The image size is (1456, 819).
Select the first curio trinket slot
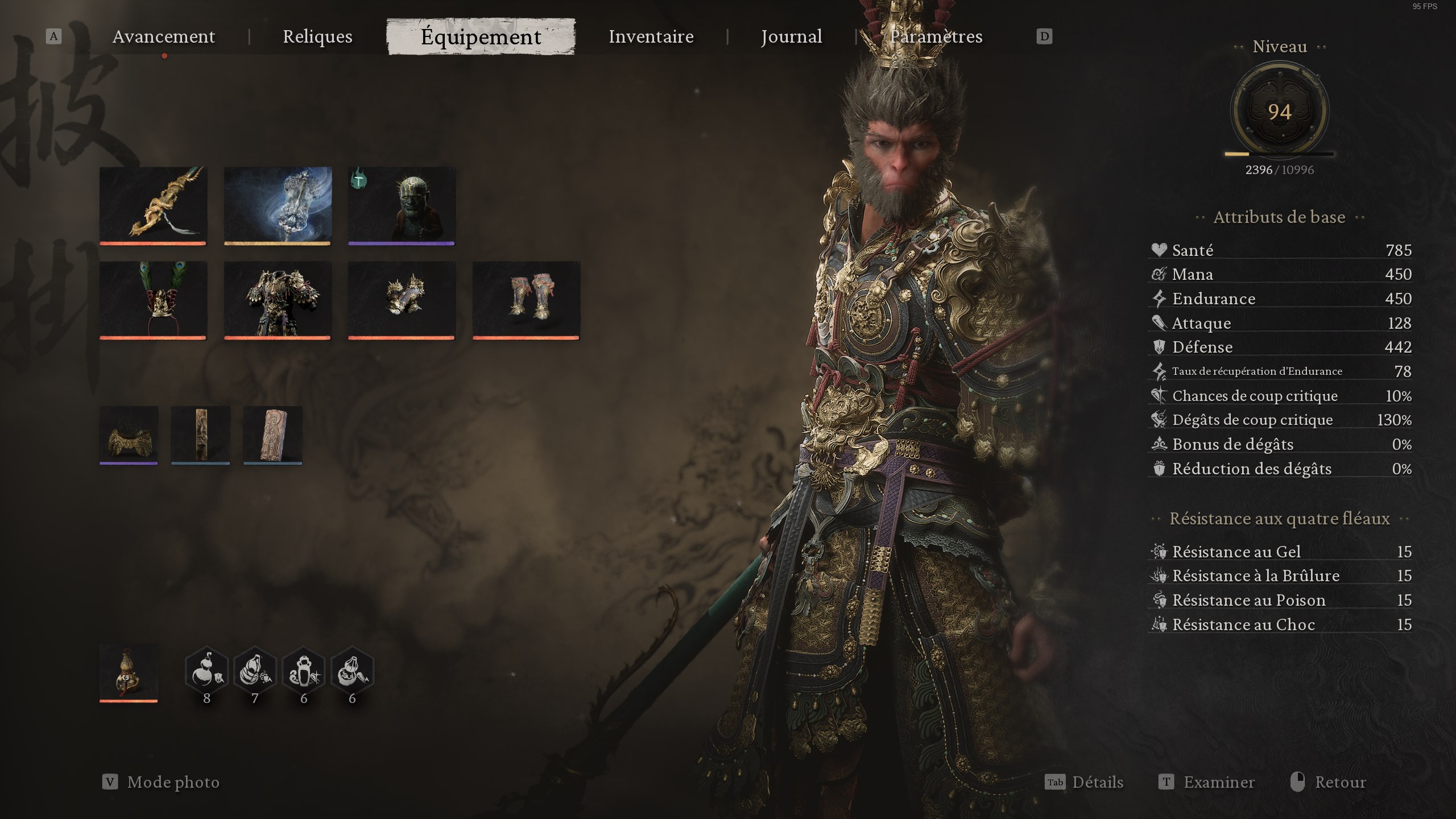point(129,435)
